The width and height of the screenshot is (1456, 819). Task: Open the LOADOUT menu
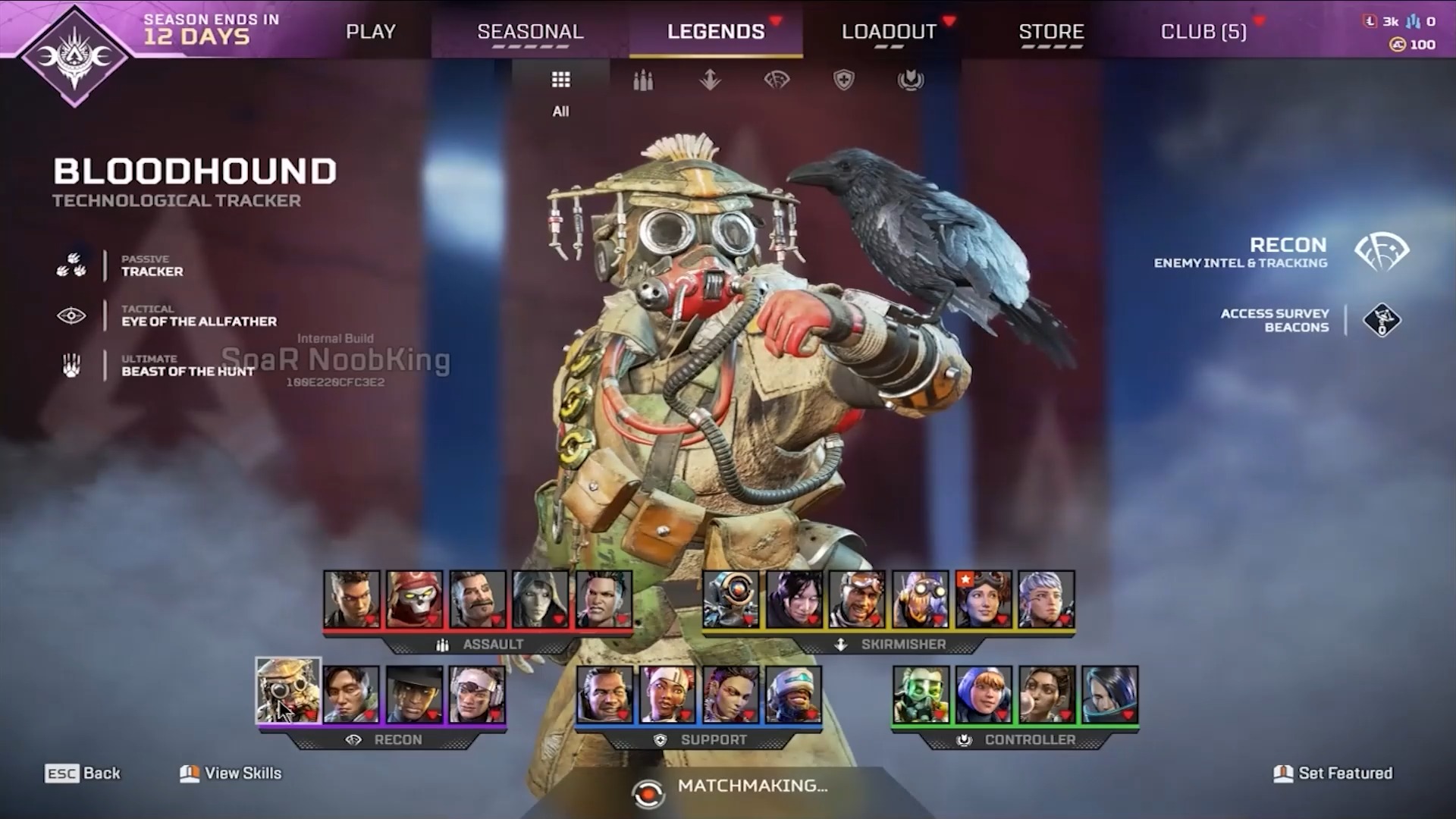[890, 31]
